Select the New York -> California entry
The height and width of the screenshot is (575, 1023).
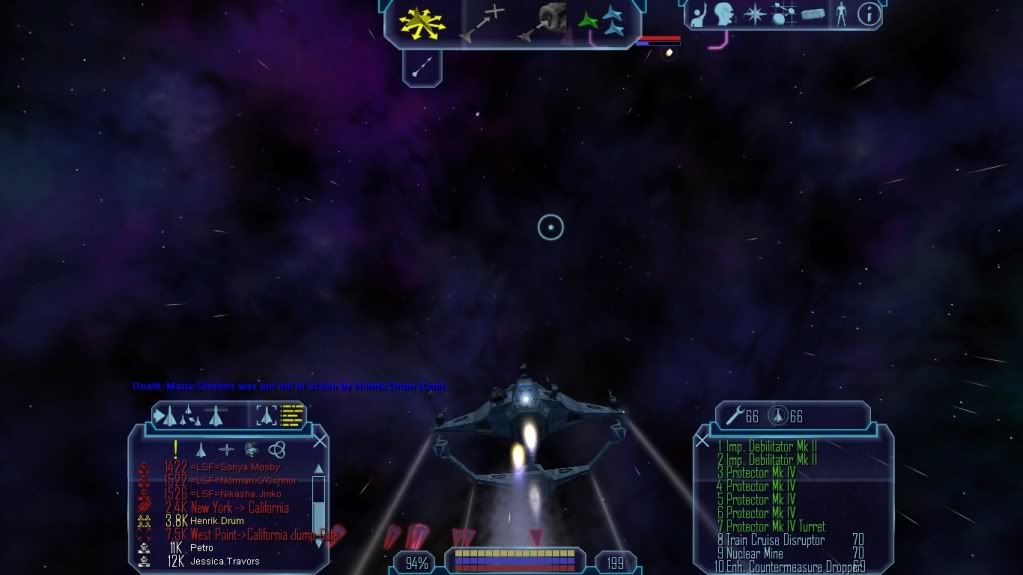tap(240, 508)
